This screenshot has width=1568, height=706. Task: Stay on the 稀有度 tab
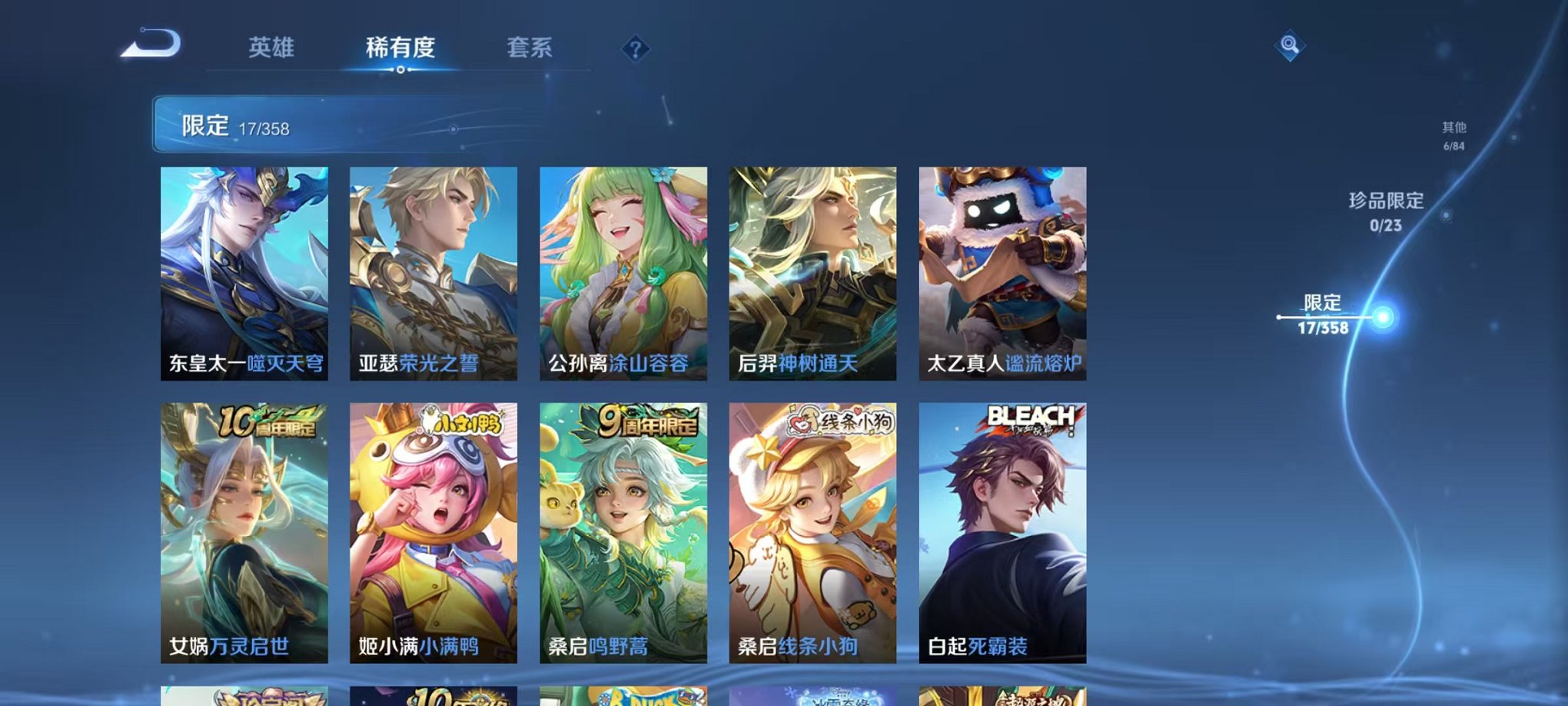click(400, 48)
